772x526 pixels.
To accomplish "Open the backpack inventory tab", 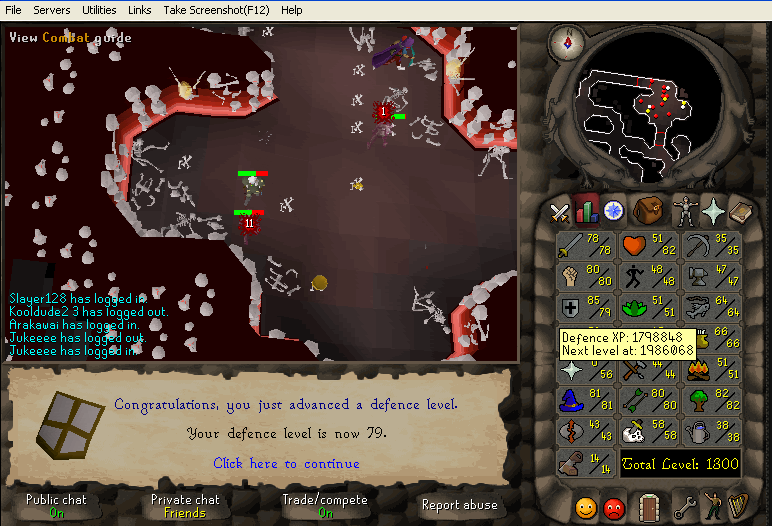I will [648, 211].
